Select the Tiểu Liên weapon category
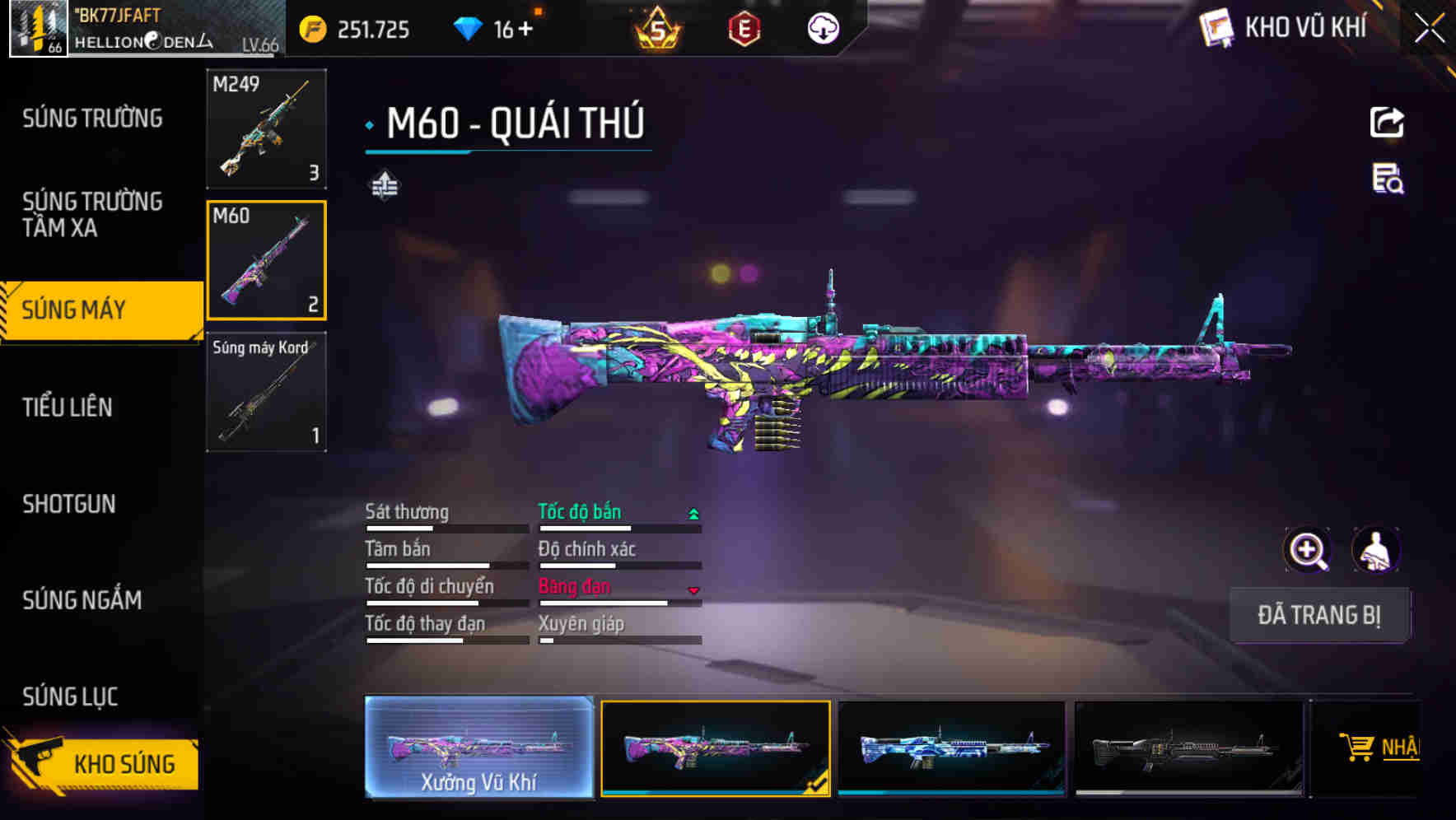The image size is (1456, 820). coord(68,407)
